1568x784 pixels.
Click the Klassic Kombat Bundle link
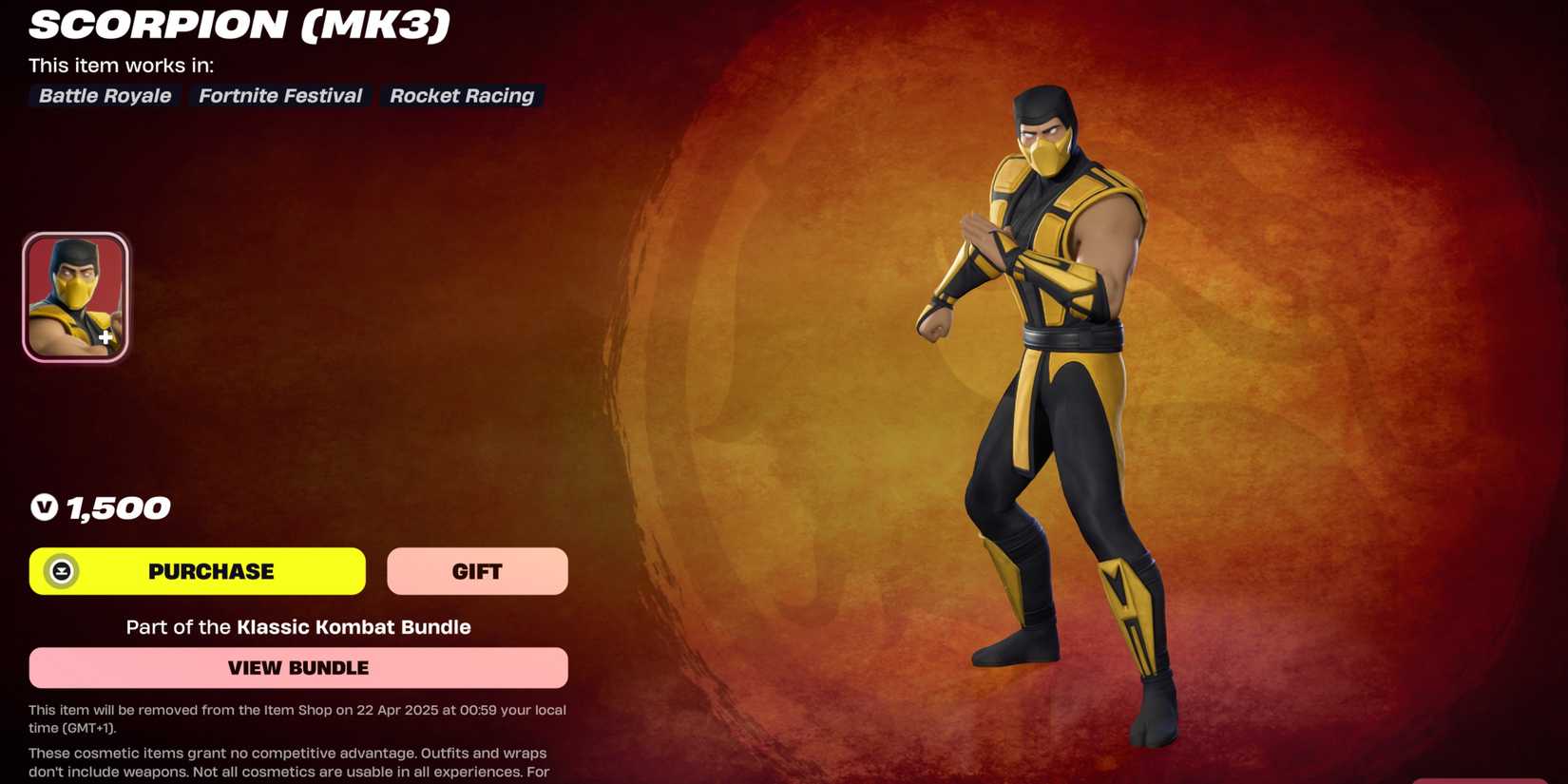[x=354, y=627]
